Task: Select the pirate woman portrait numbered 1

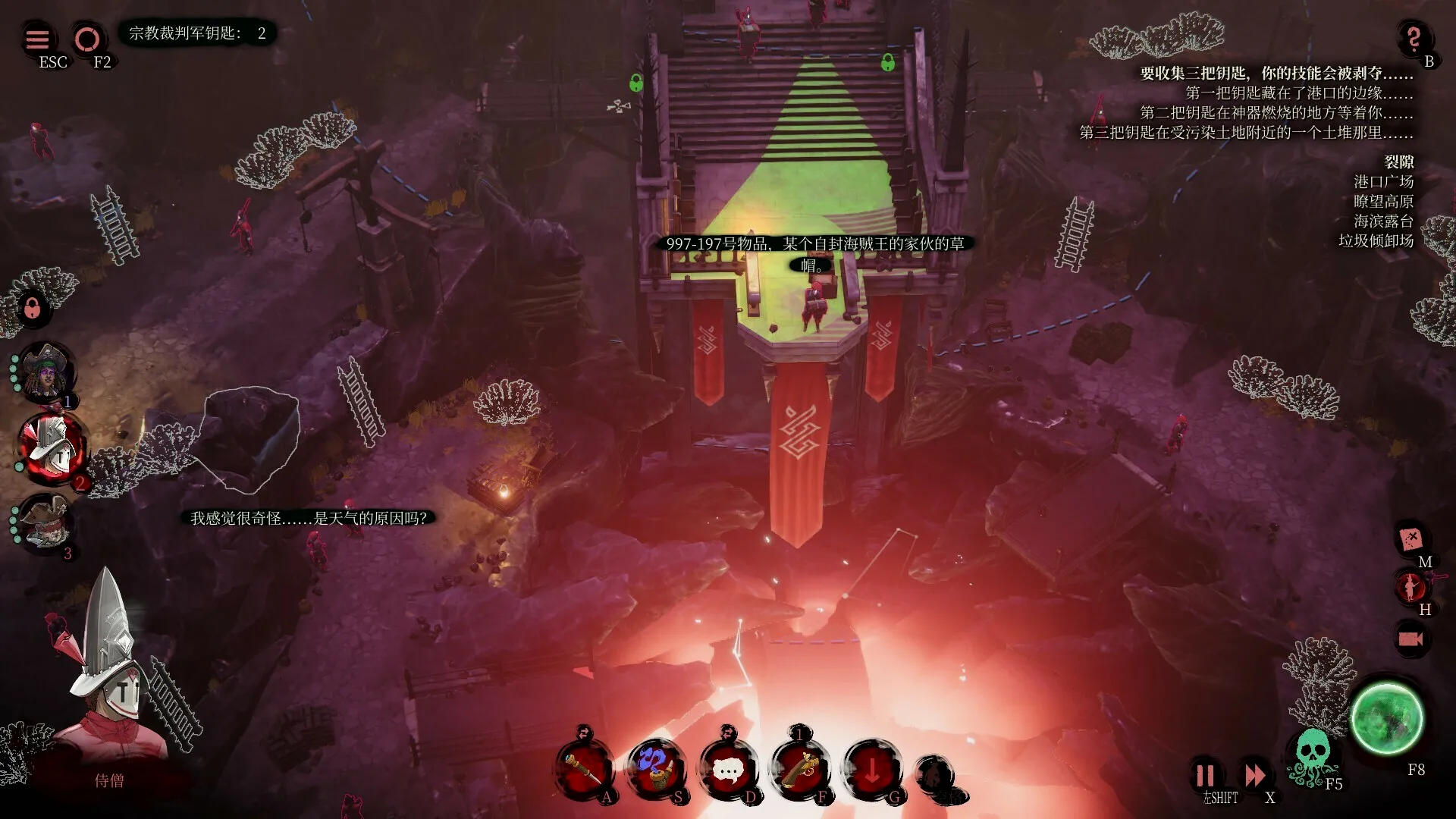Action: pyautogui.click(x=46, y=371)
